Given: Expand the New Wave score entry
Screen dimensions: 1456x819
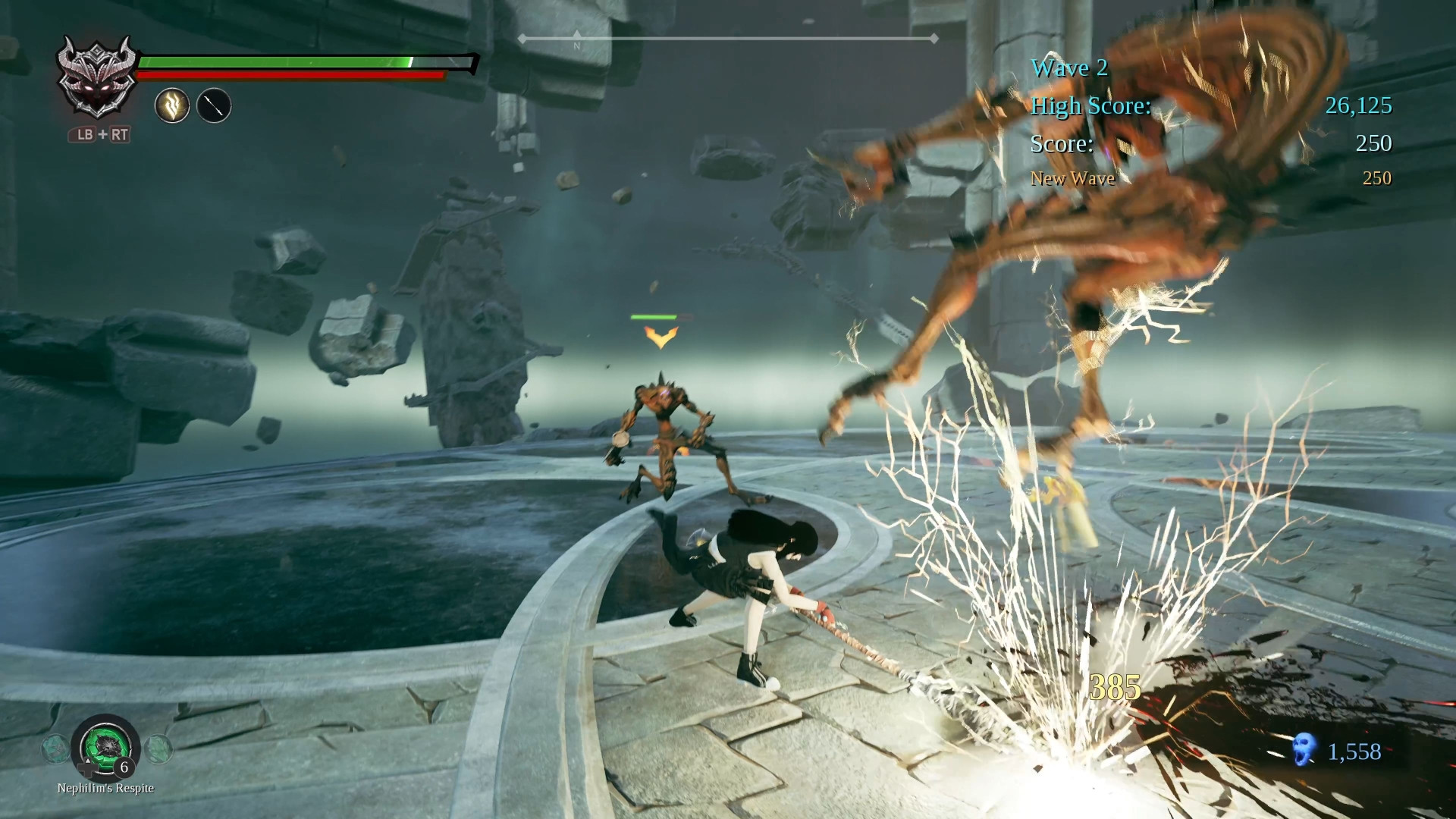Looking at the screenshot, I should point(1072,178).
